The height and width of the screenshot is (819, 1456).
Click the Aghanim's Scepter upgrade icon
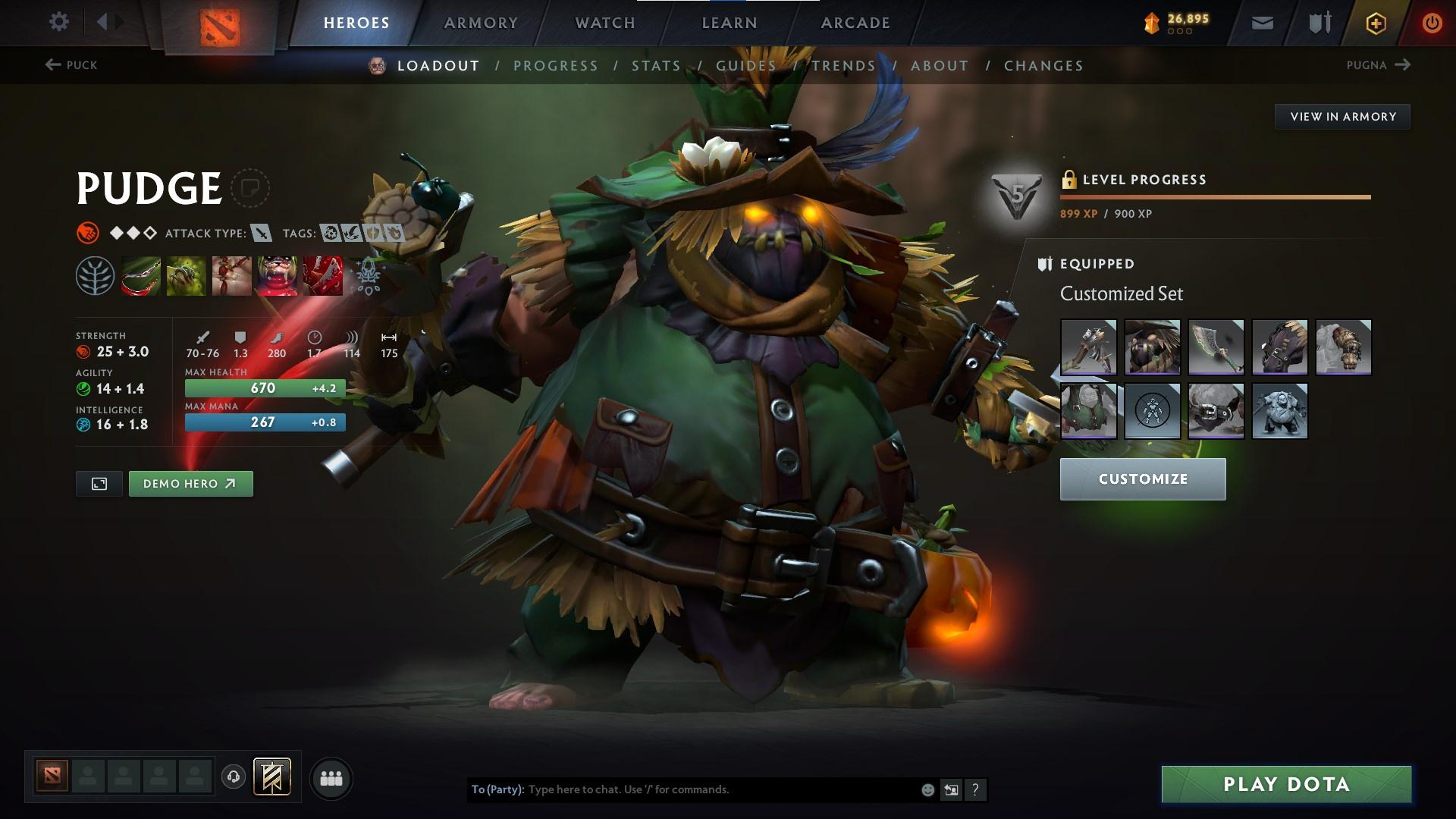coord(366,275)
